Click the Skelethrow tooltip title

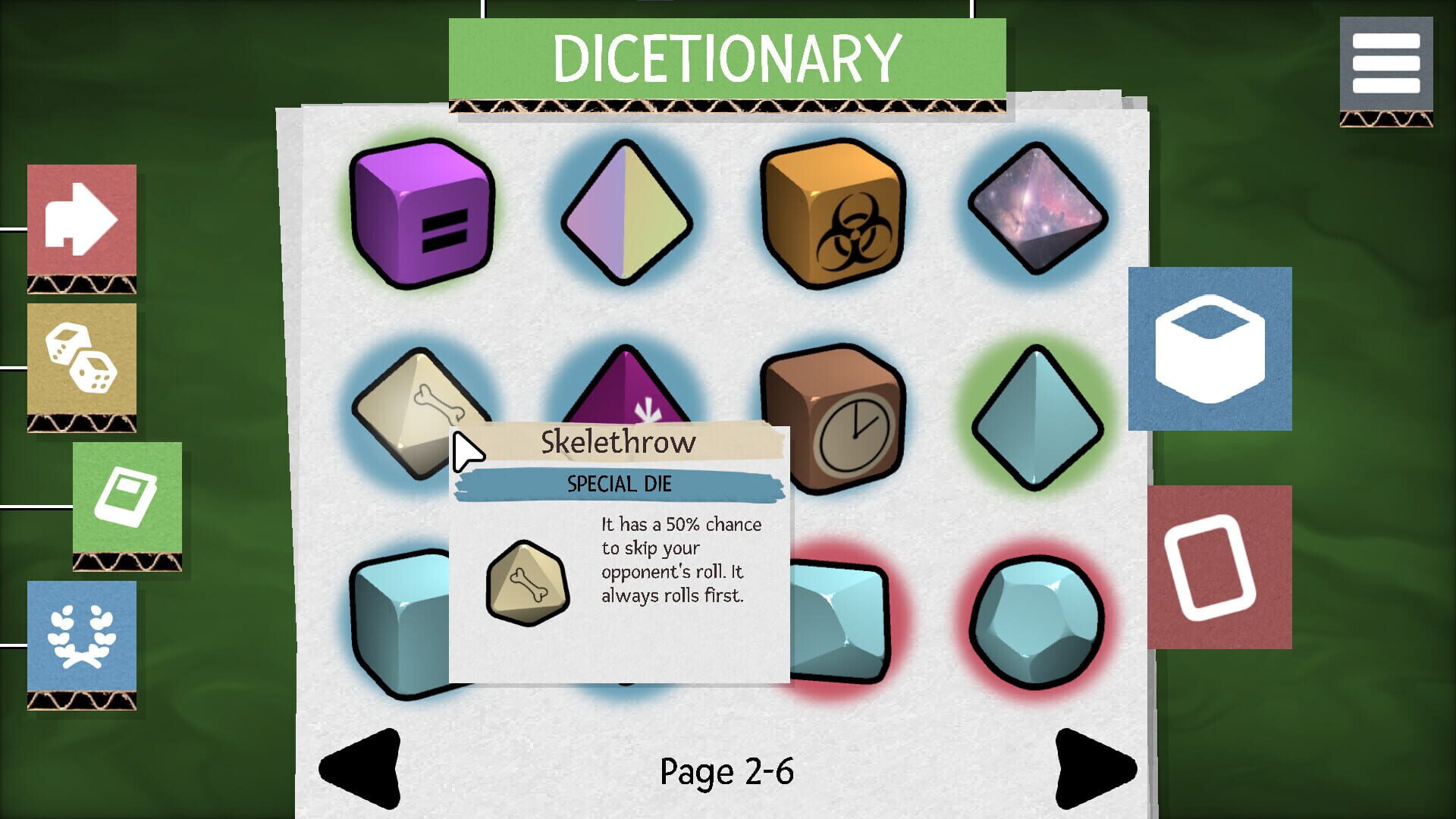(618, 442)
